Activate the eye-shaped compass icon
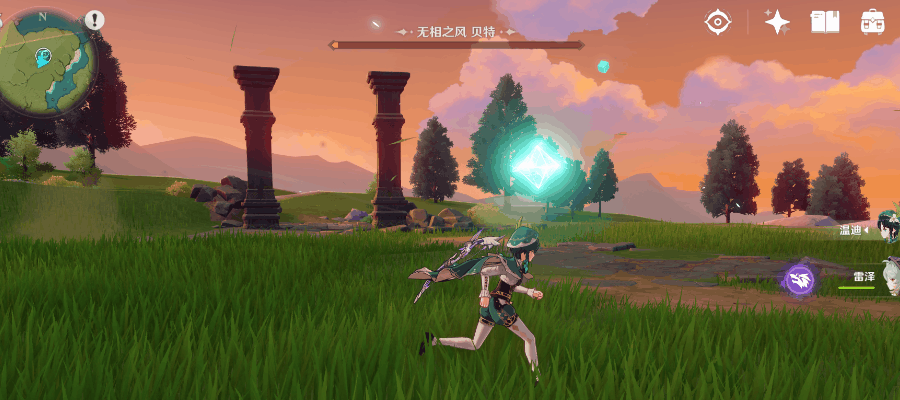Viewport: 900px width, 400px height. tap(717, 22)
